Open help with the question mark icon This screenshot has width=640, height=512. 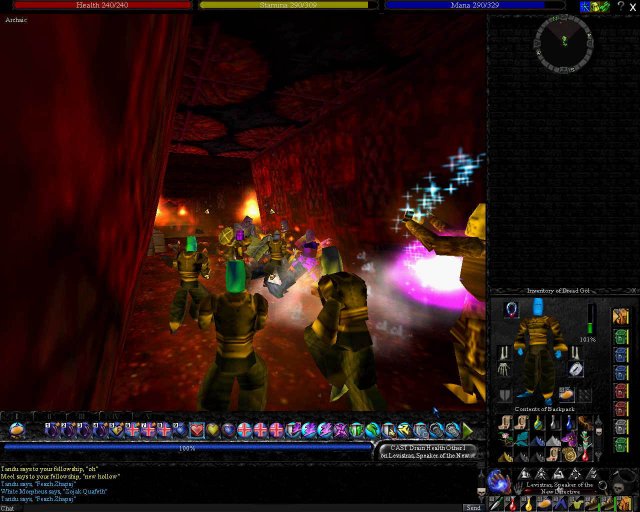[x=620, y=6]
